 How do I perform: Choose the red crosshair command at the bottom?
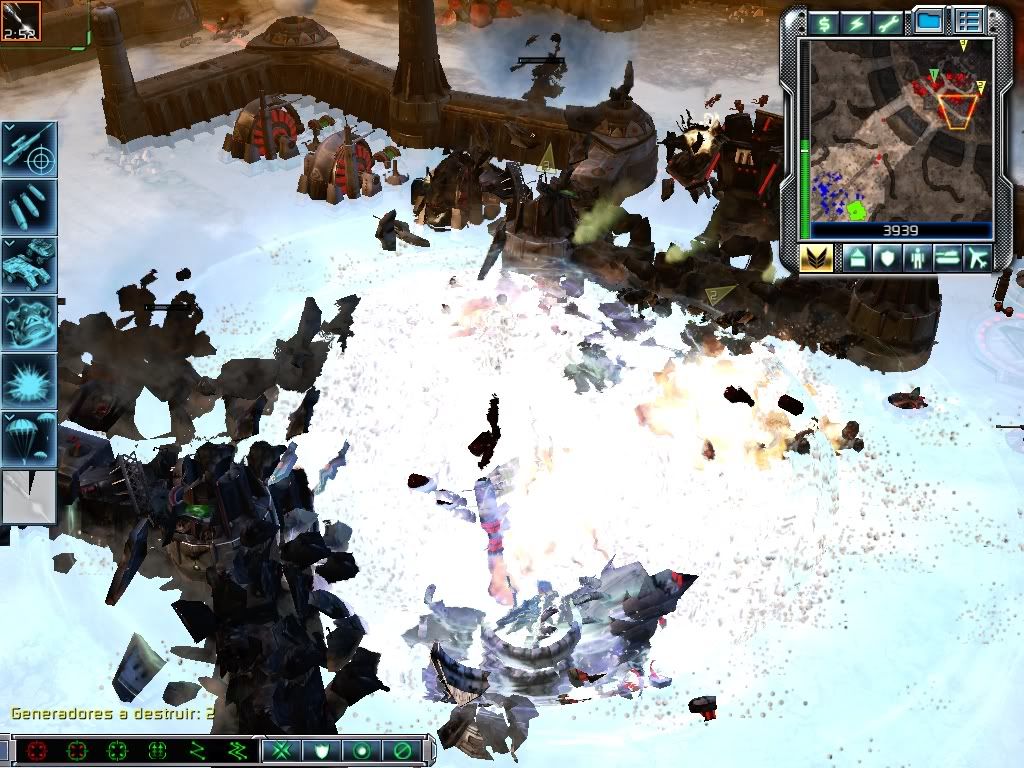(x=37, y=750)
